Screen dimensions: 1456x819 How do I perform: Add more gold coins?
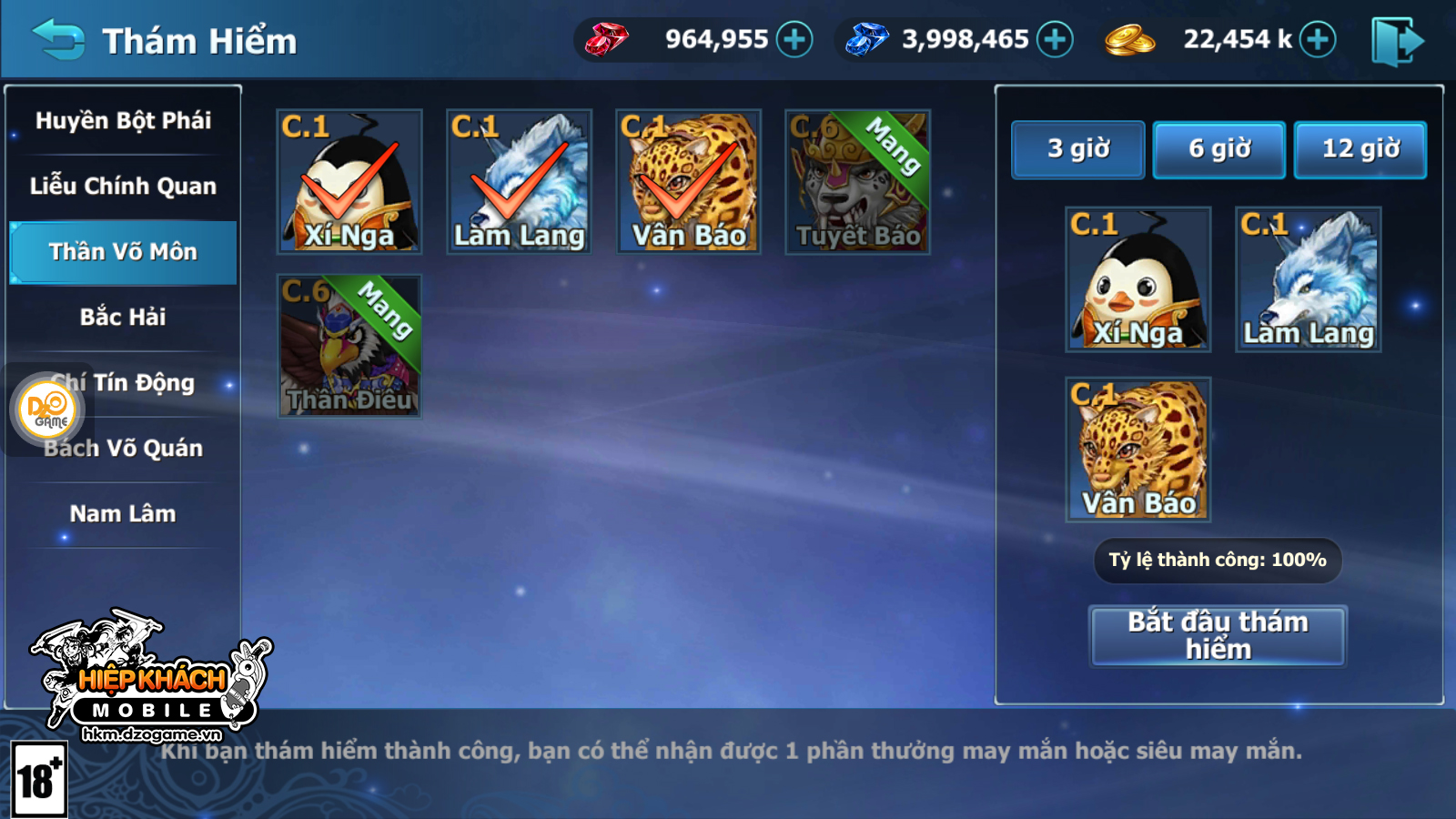click(1318, 40)
